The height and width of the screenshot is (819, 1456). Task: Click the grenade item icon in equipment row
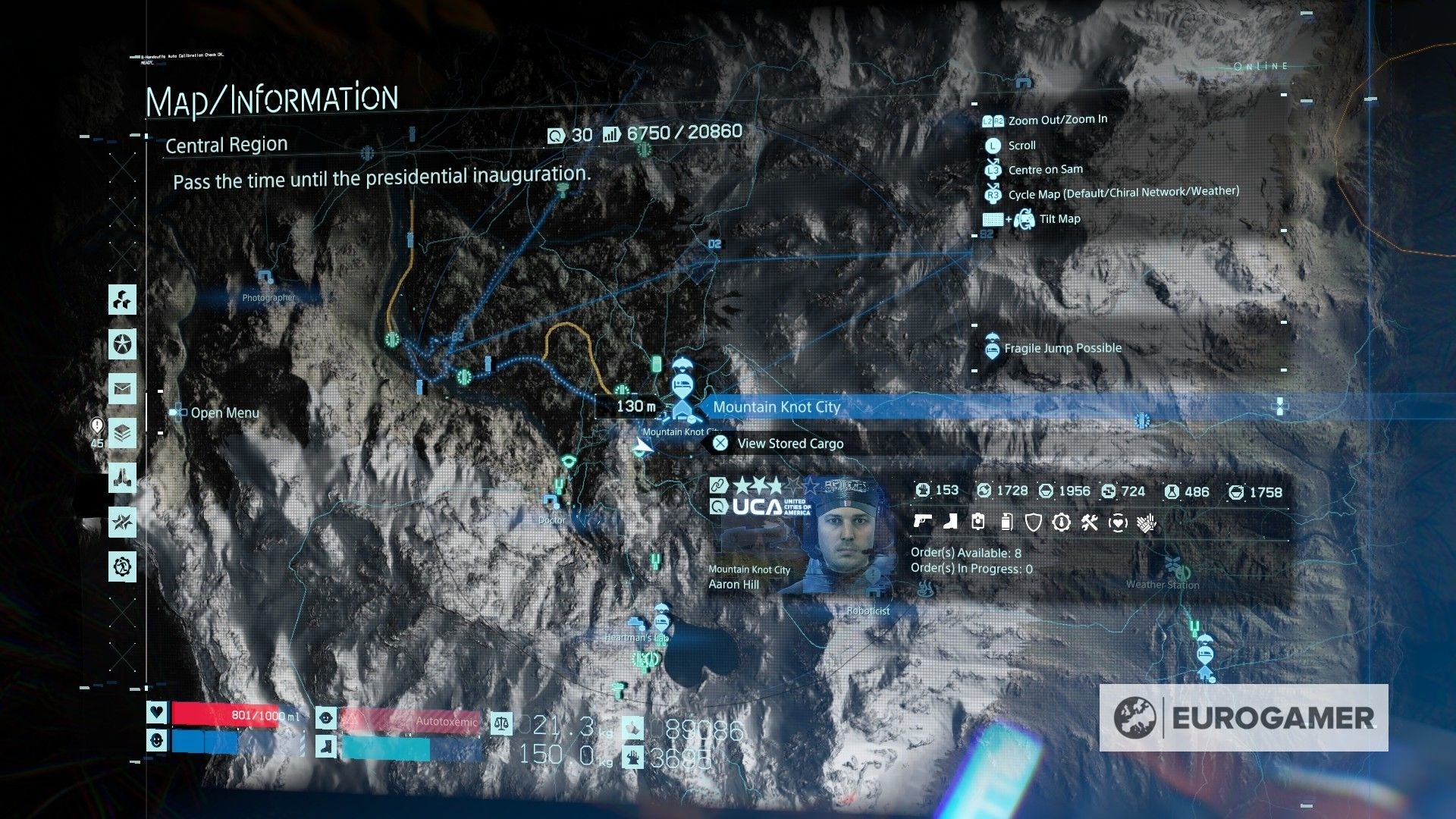click(1006, 522)
